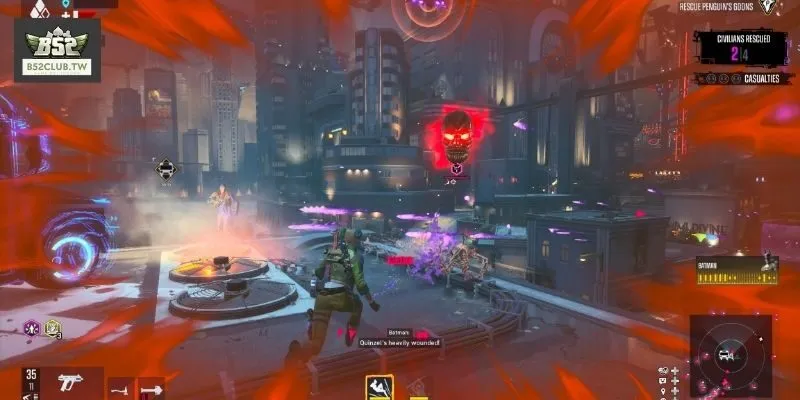Click the B52CLUB.TW watermark logo
The height and width of the screenshot is (400, 800).
(51, 51)
